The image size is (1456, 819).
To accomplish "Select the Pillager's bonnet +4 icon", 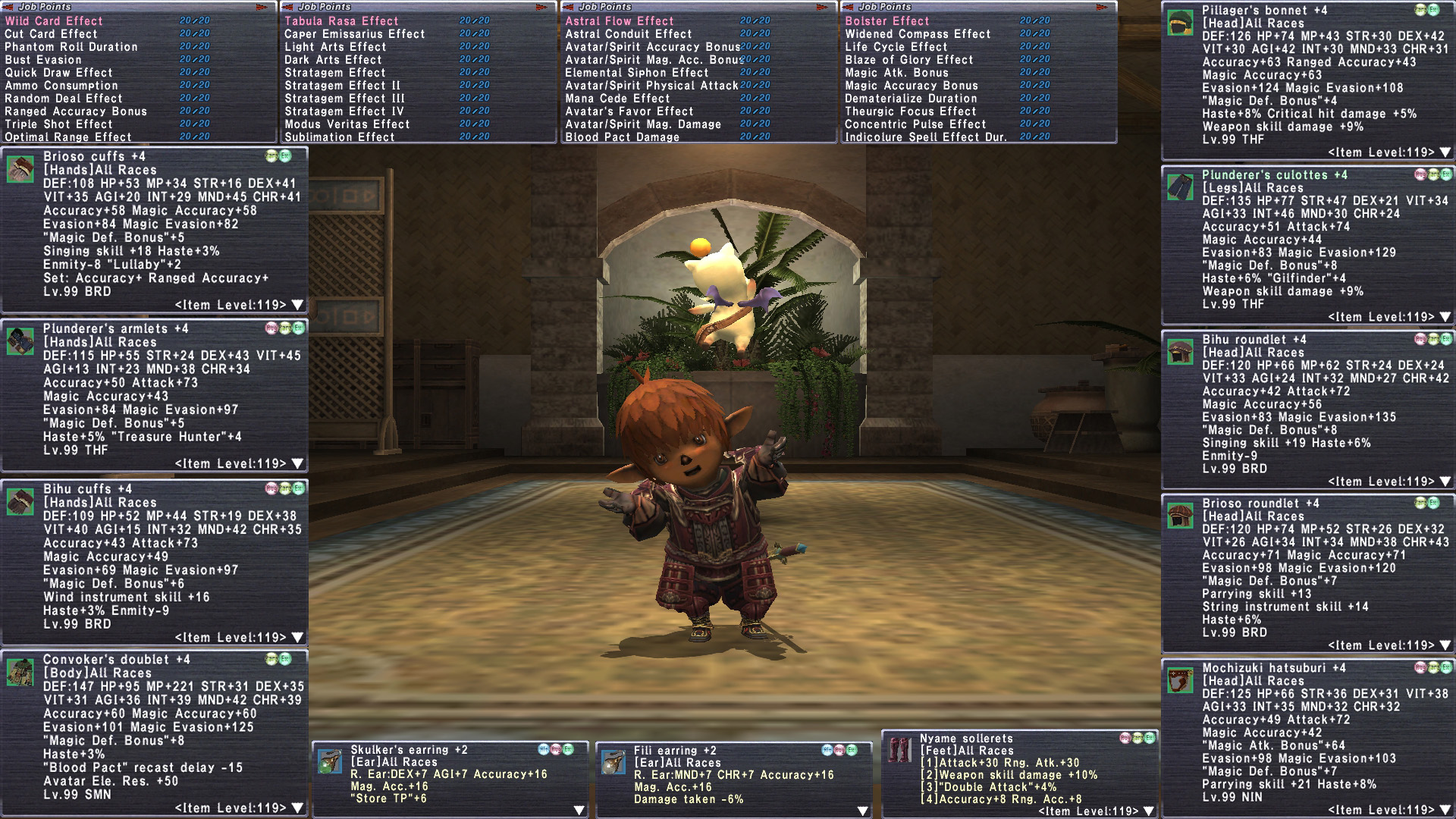I will (x=1180, y=23).
